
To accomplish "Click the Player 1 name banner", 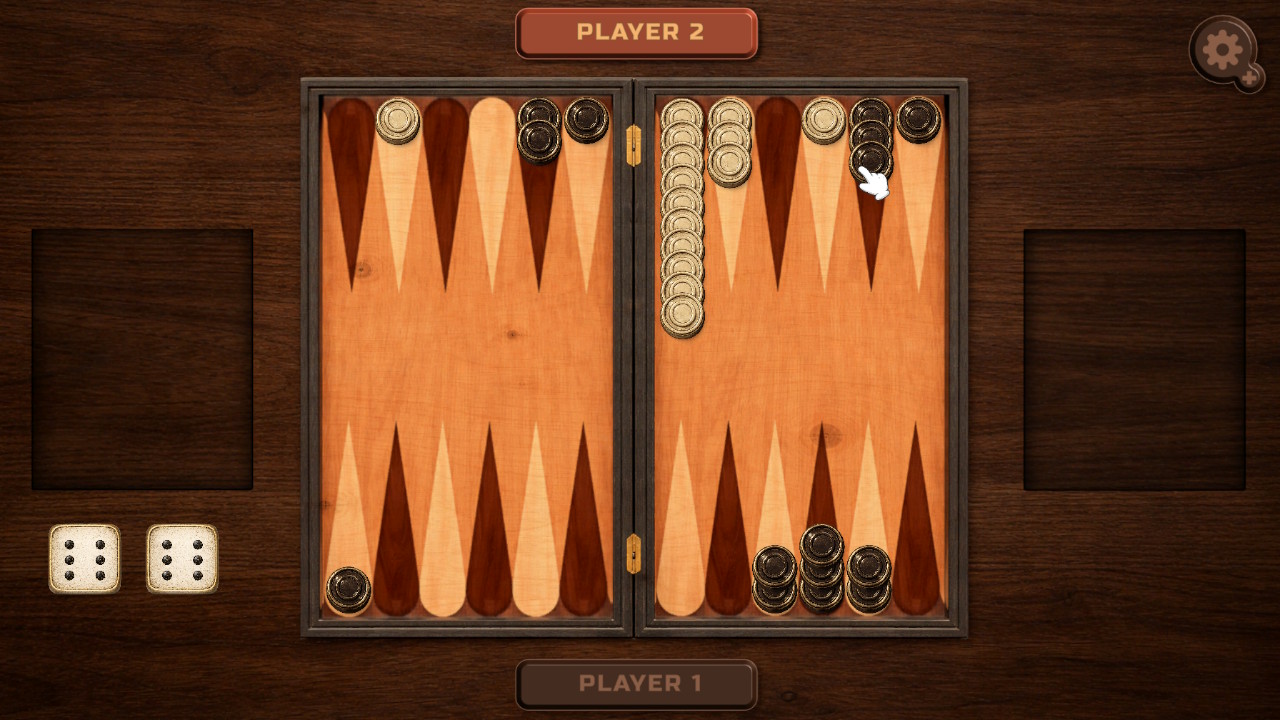I will (x=637, y=686).
